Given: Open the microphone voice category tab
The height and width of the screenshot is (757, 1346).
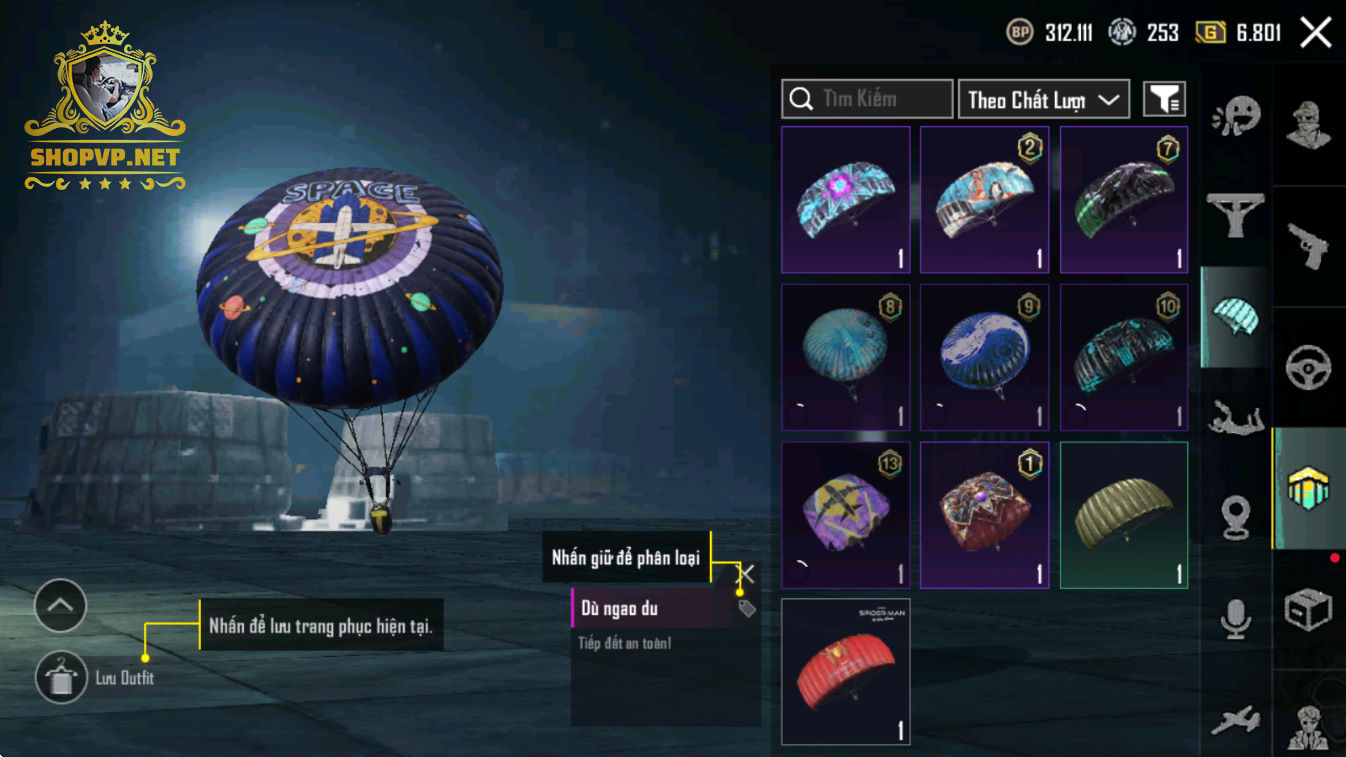Looking at the screenshot, I should [x=1235, y=619].
